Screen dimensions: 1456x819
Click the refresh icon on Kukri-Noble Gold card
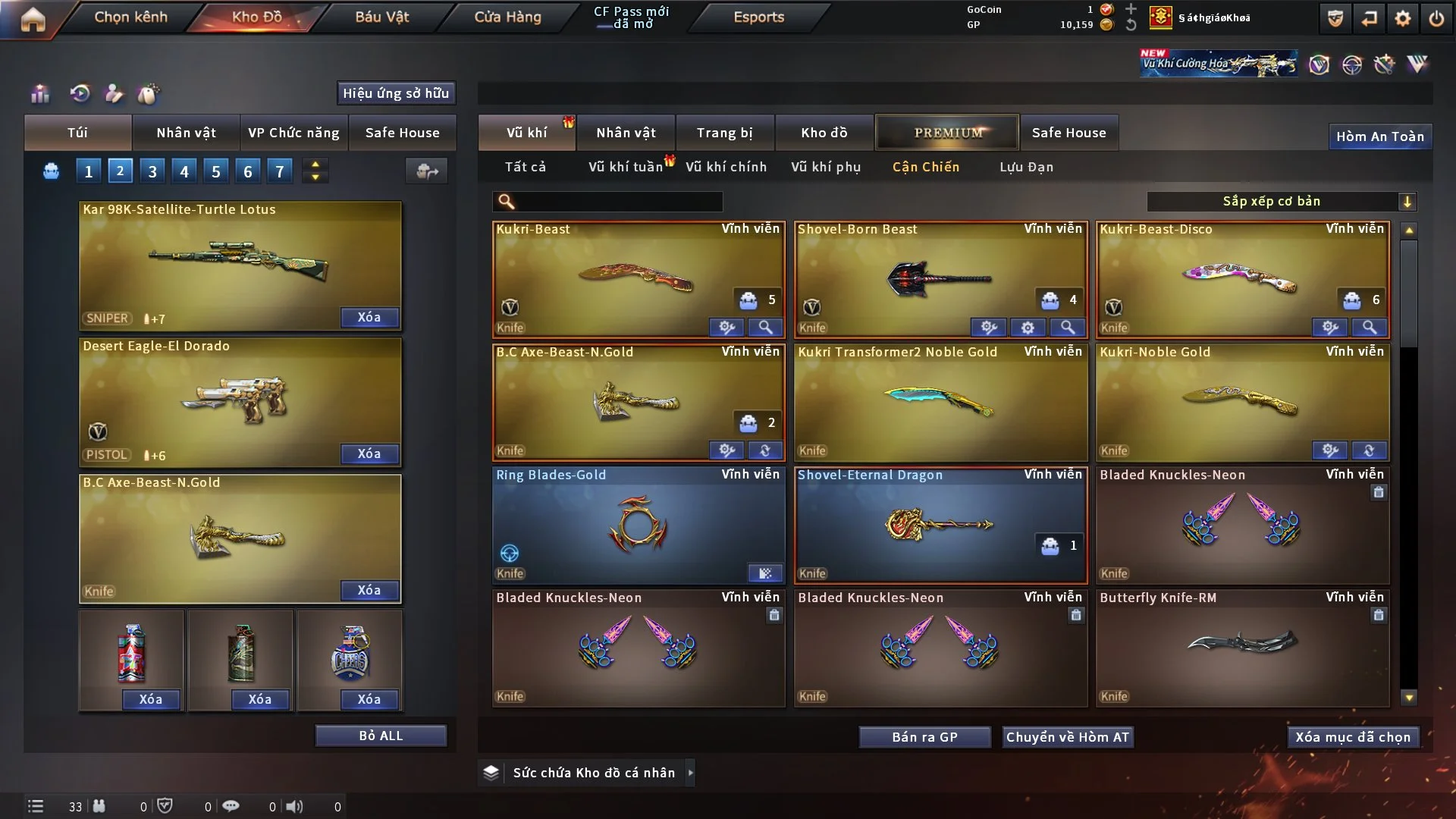point(1370,450)
